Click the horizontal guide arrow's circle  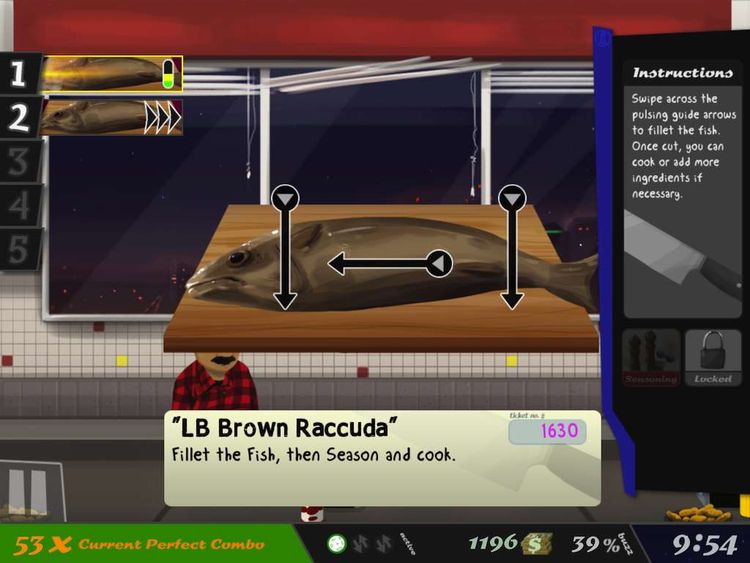click(x=438, y=264)
